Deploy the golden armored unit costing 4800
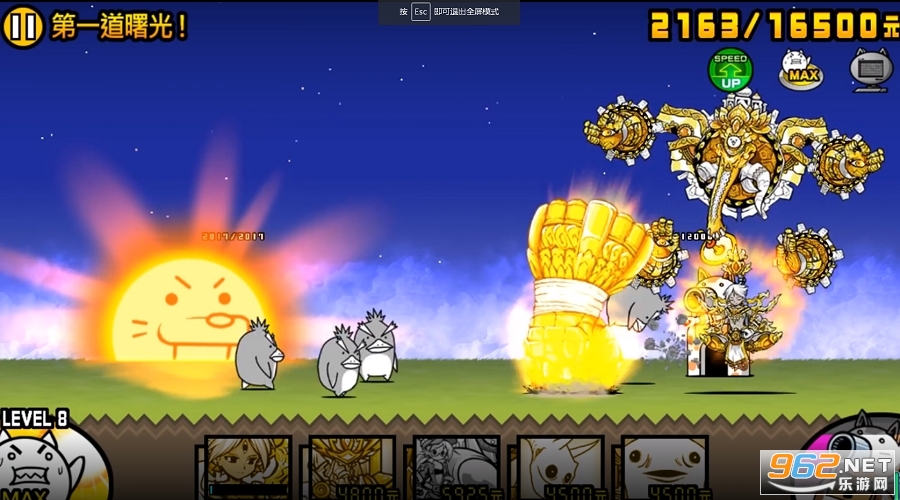Image resolution: width=900 pixels, height=500 pixels. [352, 467]
